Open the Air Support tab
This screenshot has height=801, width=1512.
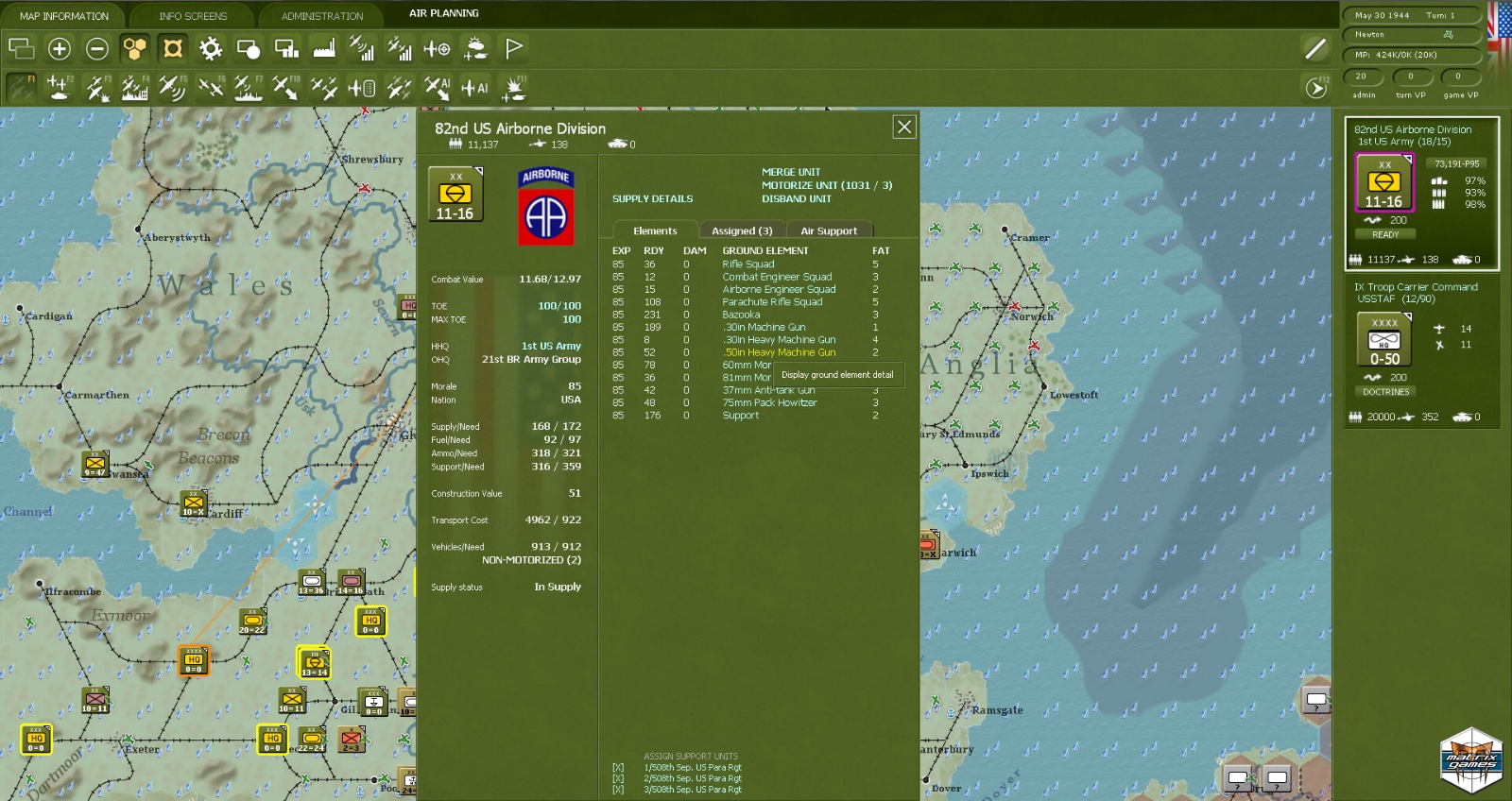click(x=829, y=230)
